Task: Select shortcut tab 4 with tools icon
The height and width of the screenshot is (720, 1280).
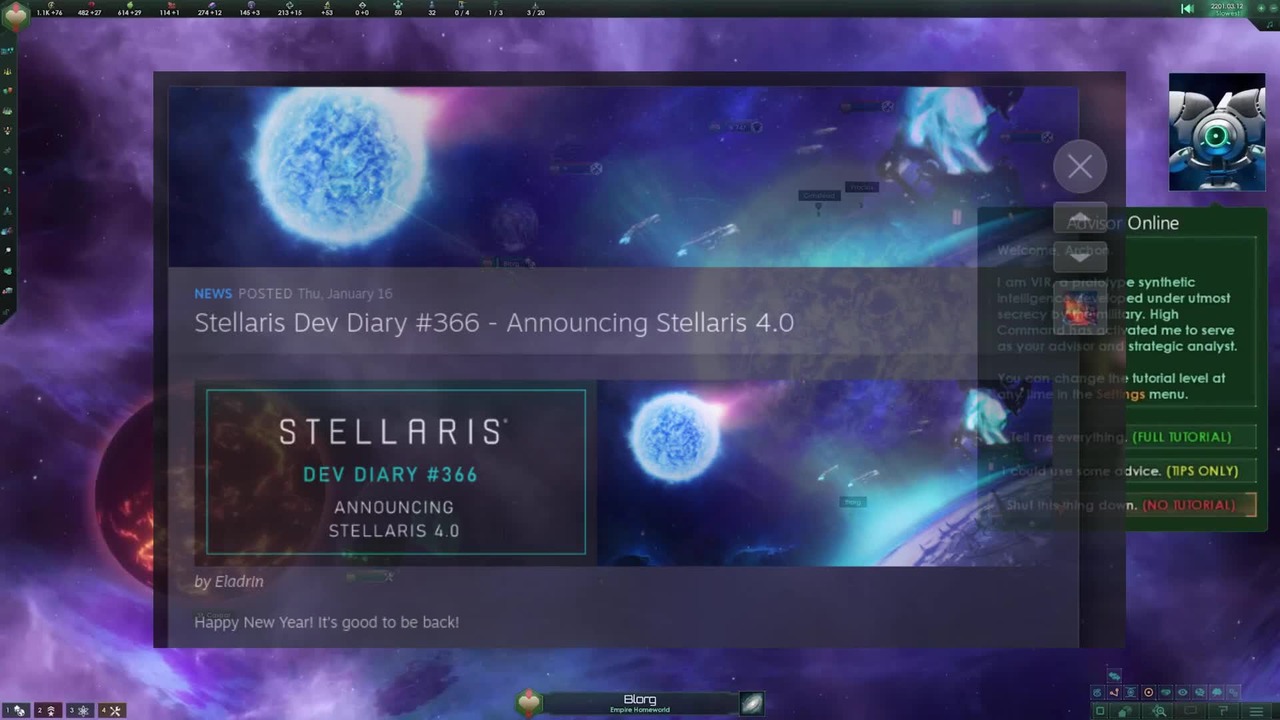Action: (x=110, y=710)
